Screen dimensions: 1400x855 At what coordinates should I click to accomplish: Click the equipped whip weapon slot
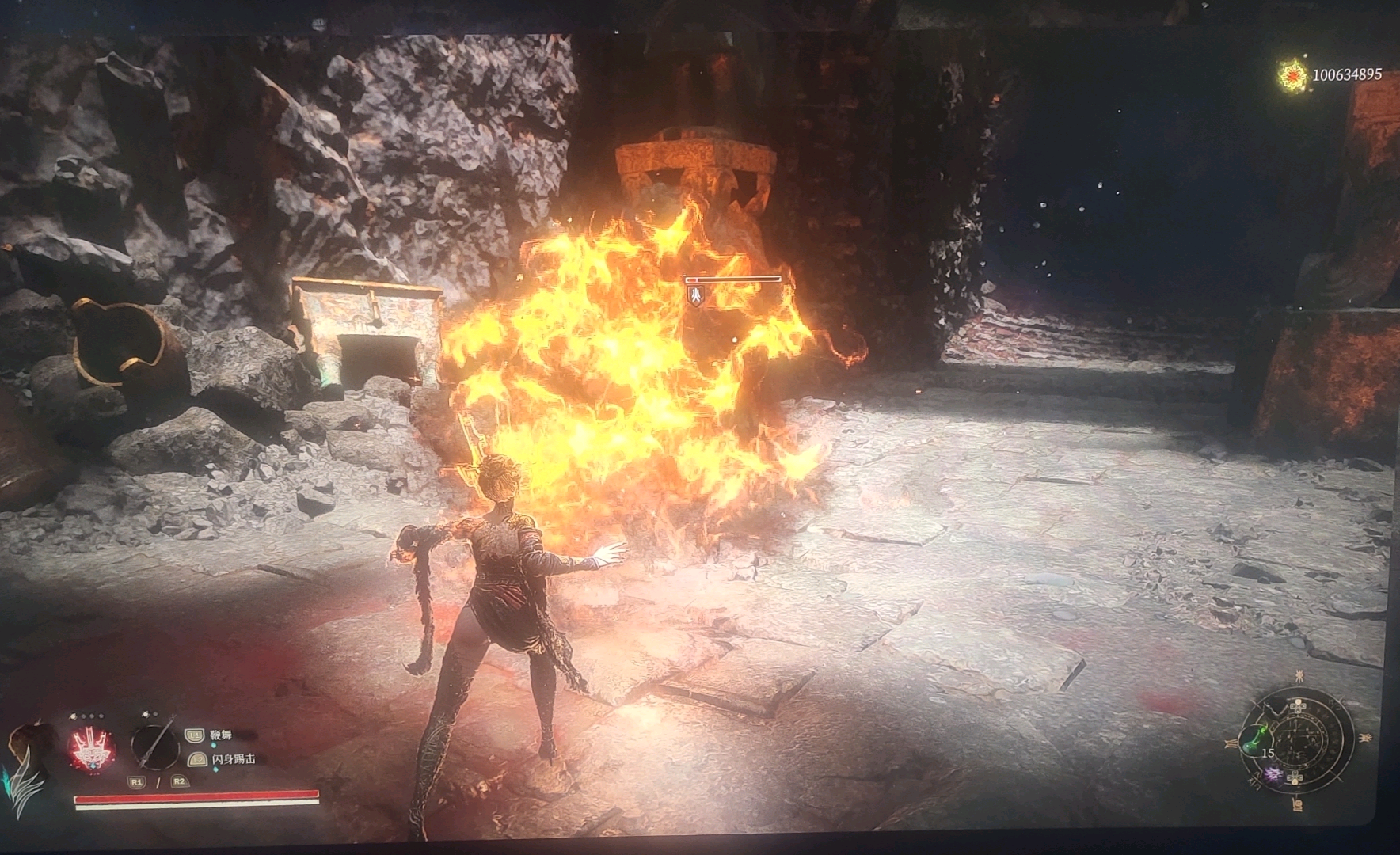(154, 747)
